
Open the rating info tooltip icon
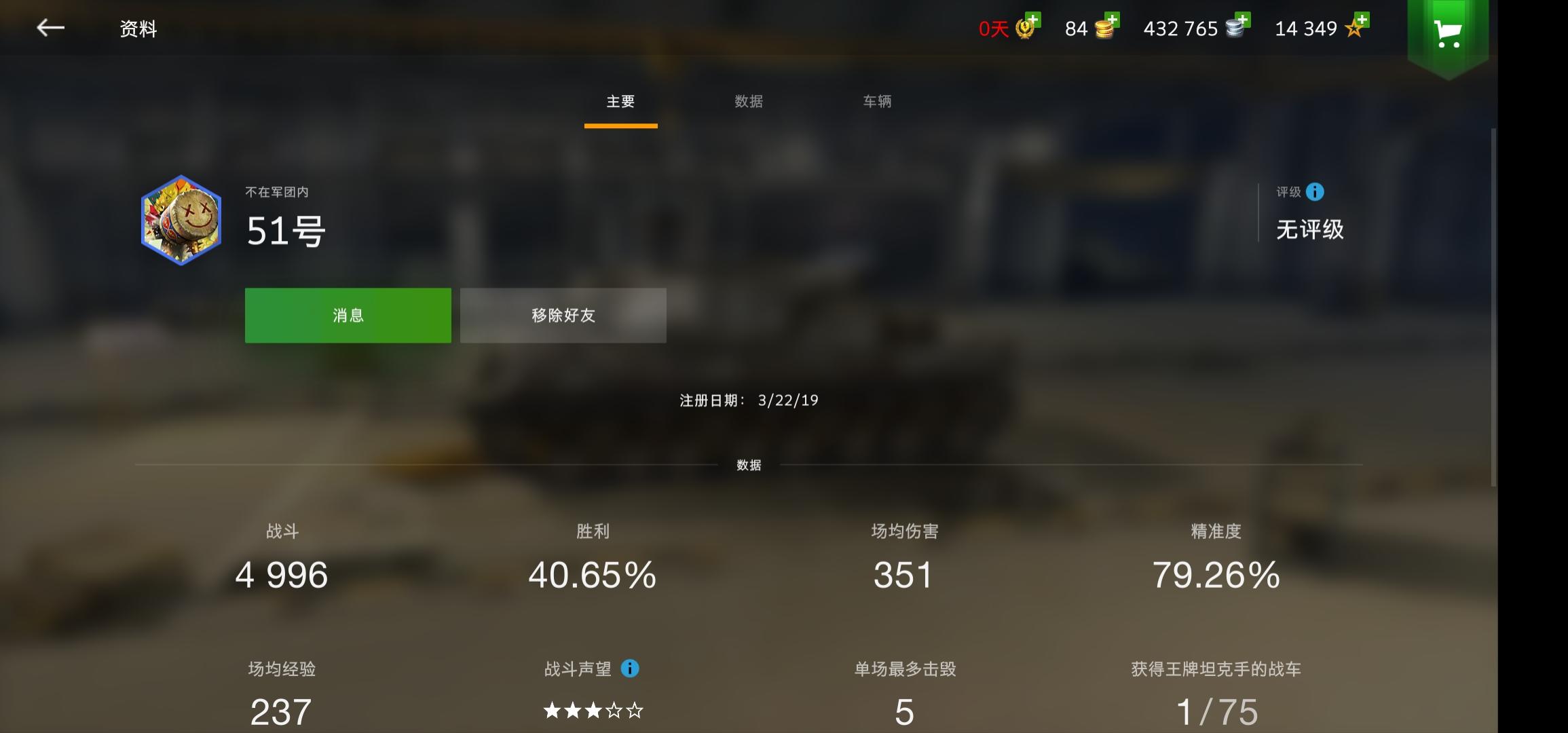click(x=1315, y=193)
